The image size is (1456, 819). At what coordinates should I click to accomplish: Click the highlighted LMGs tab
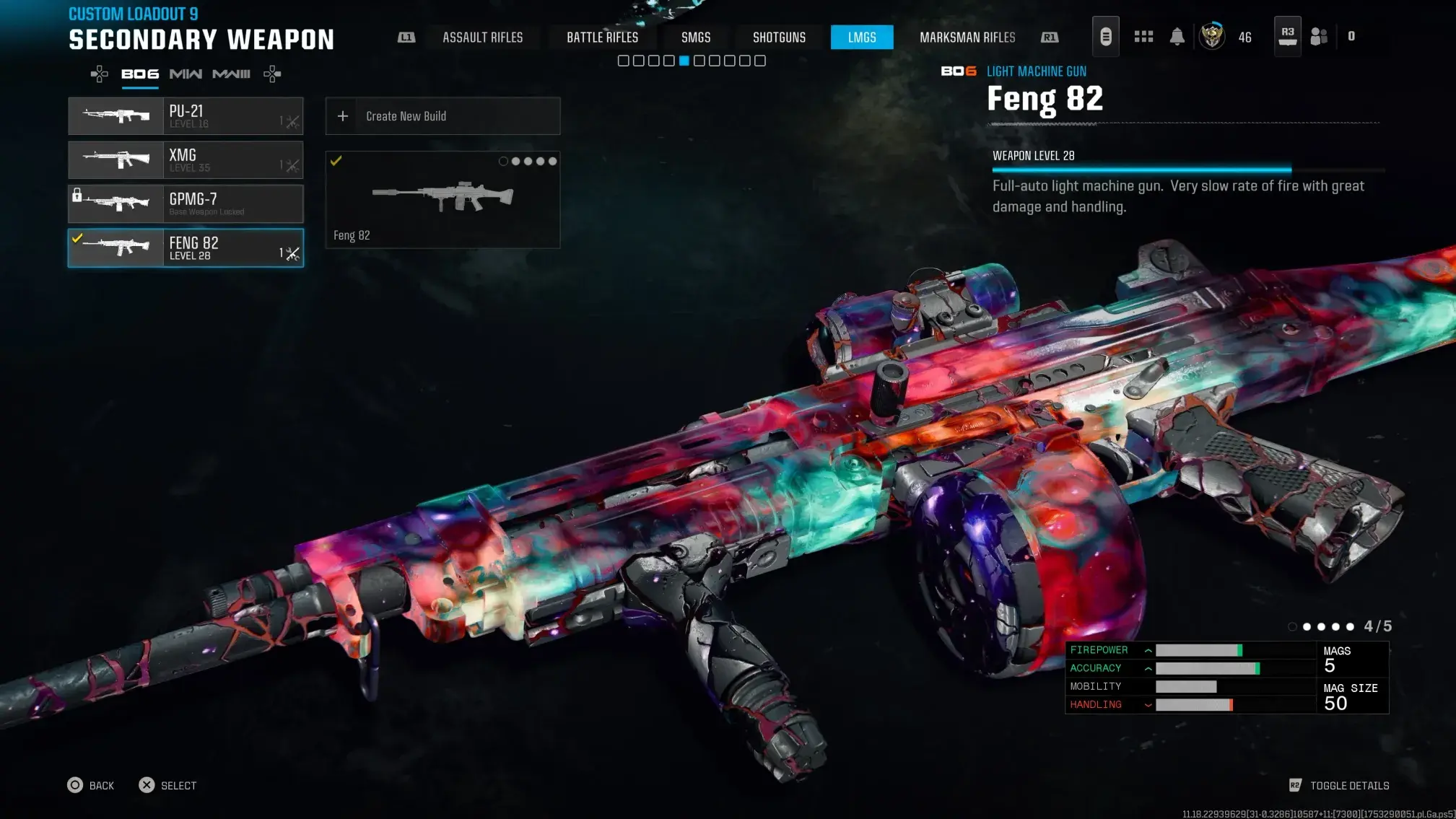pyautogui.click(x=862, y=38)
